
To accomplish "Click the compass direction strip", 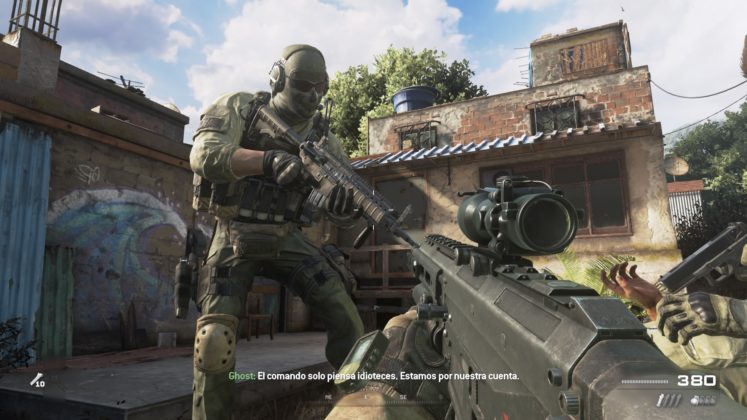I will point(374,397).
